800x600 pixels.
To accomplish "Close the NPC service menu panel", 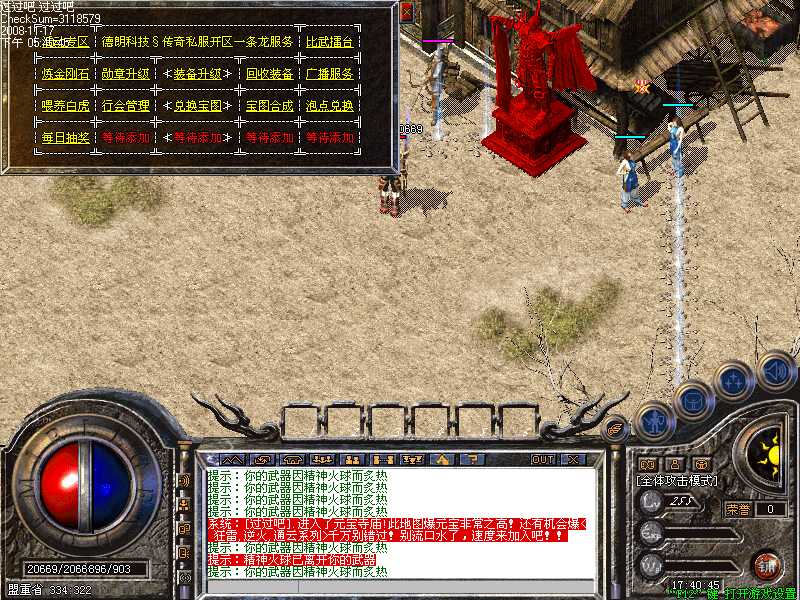I will point(406,13).
